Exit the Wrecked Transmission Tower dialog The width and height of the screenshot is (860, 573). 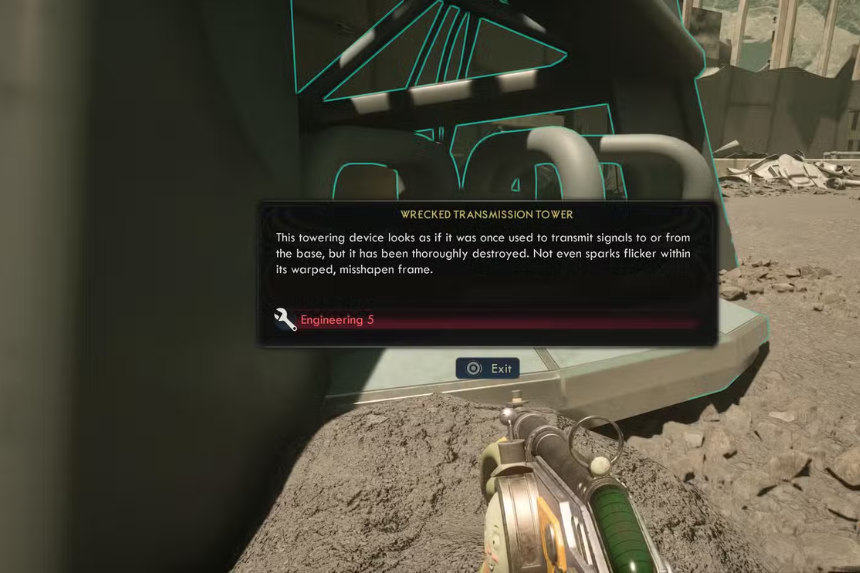pyautogui.click(x=488, y=368)
